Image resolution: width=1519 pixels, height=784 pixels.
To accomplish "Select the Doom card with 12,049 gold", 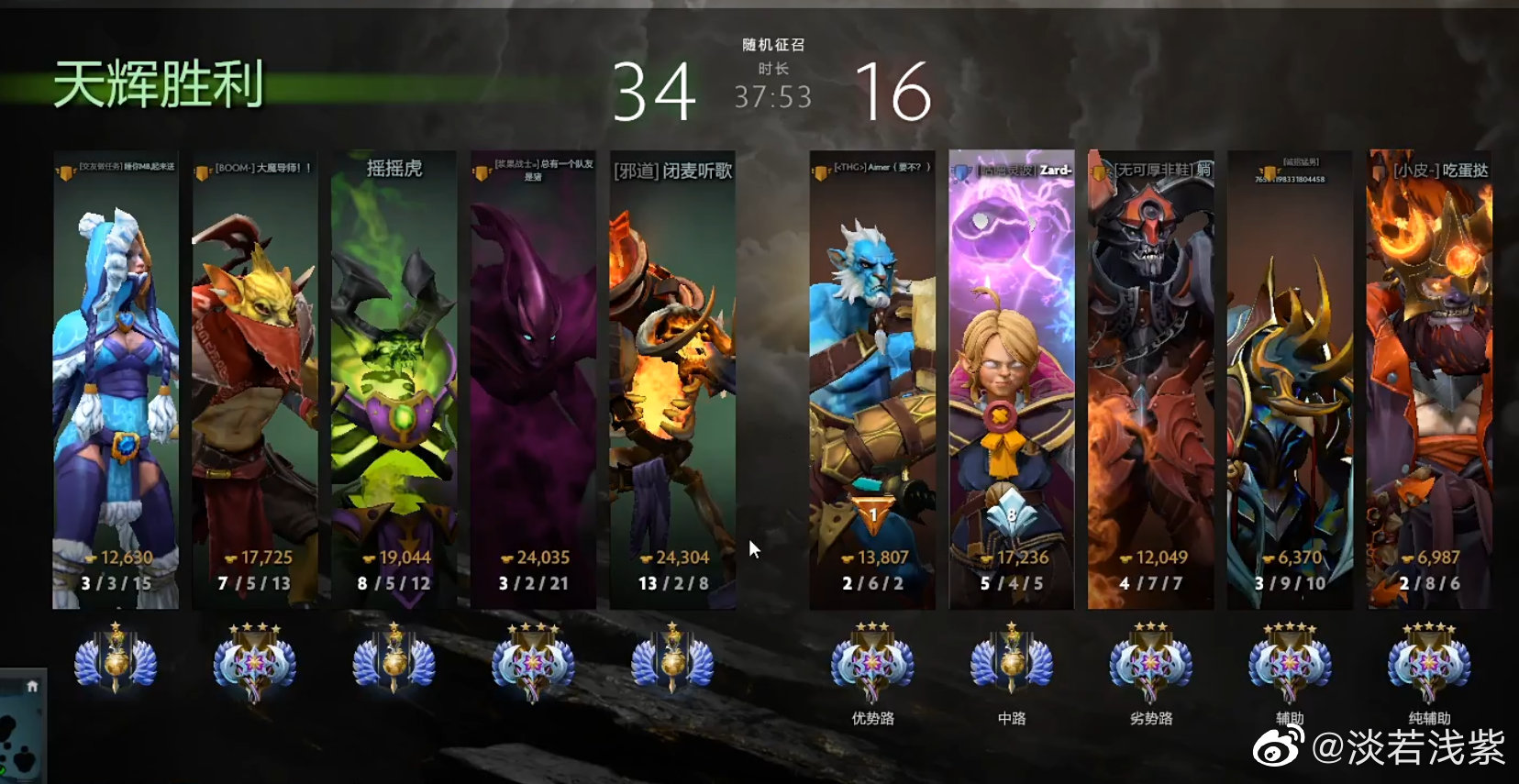I will pyautogui.click(x=1150, y=380).
